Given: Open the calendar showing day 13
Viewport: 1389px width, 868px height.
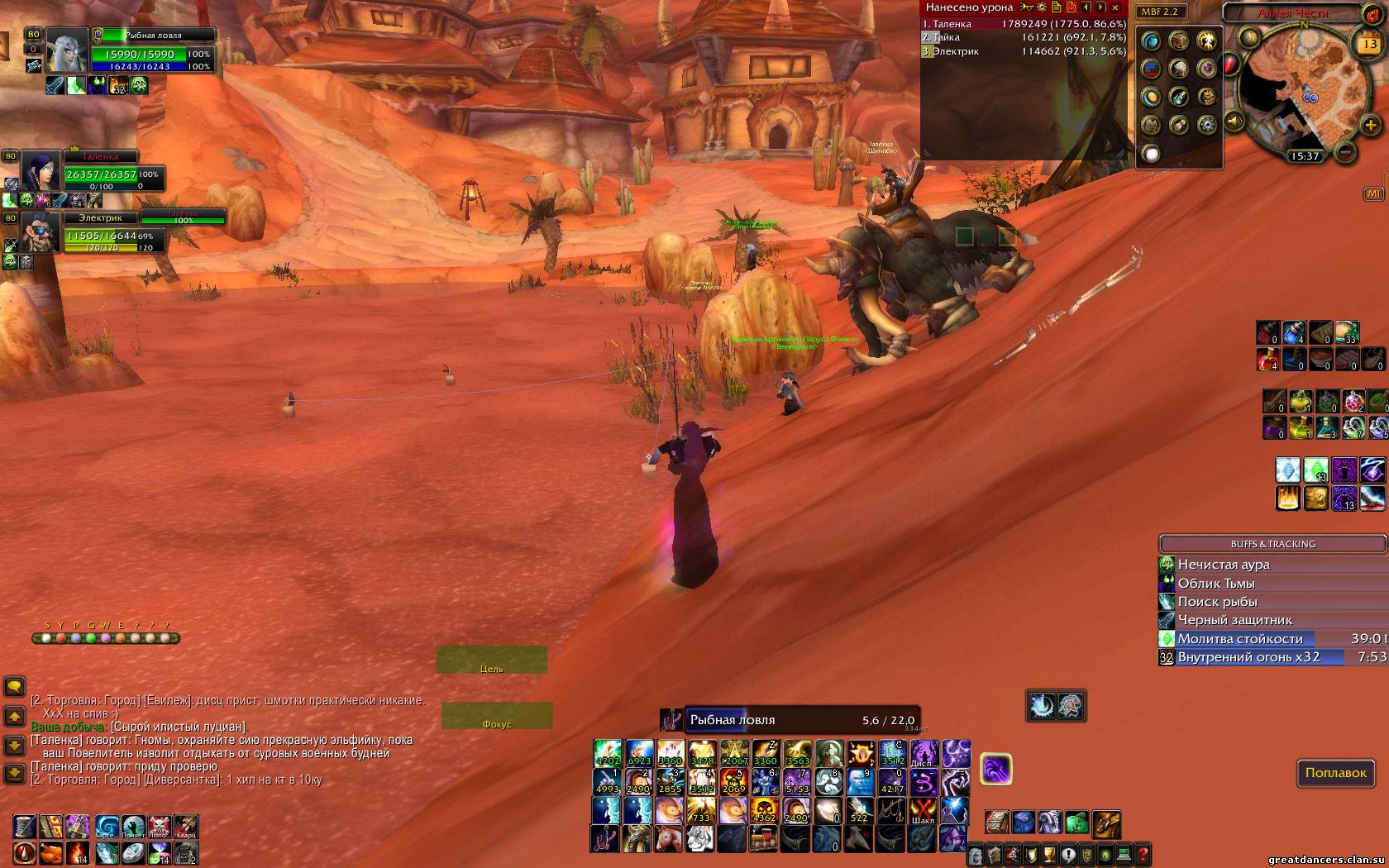Looking at the screenshot, I should click(1368, 45).
